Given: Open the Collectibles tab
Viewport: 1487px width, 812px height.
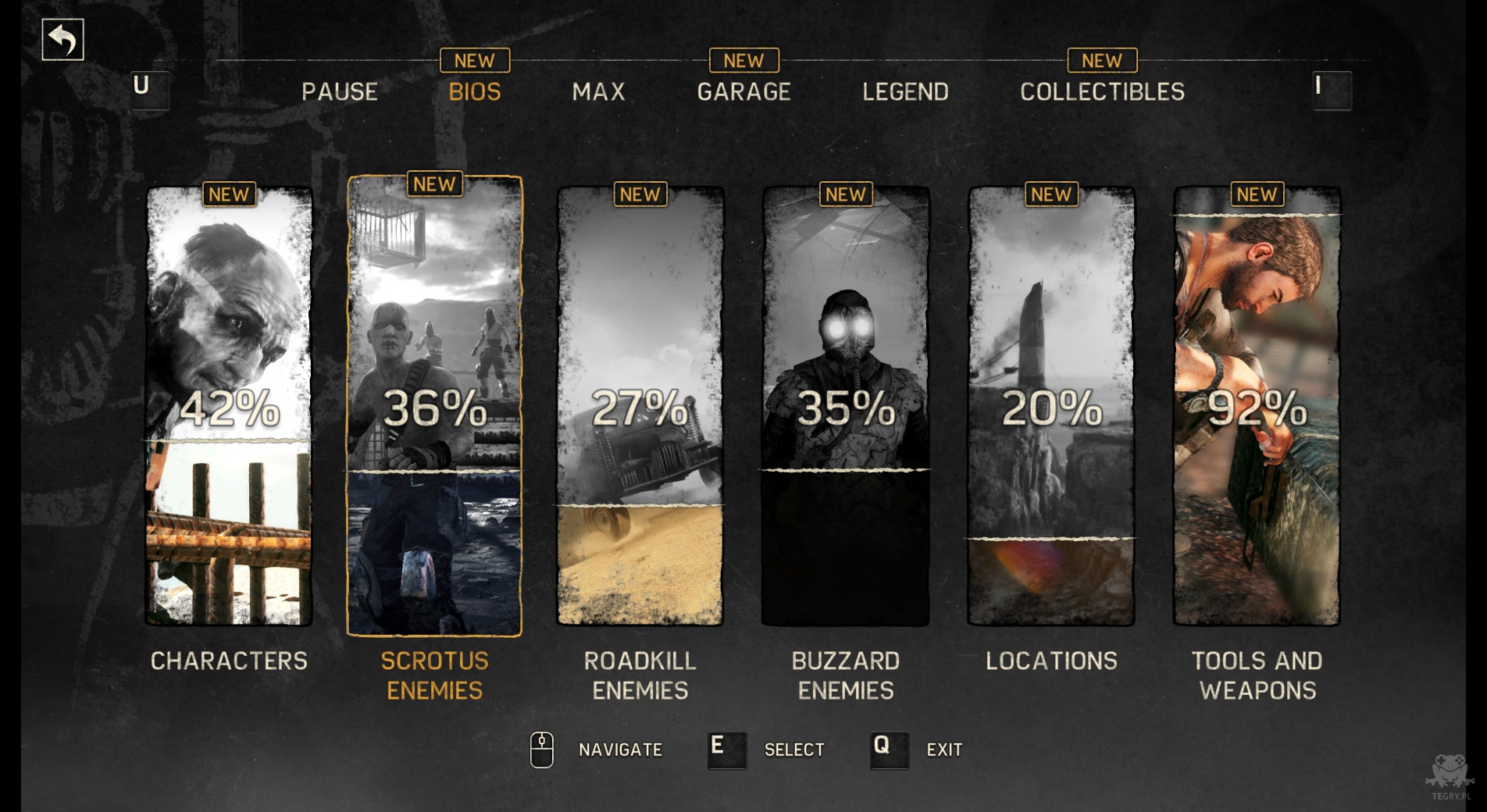Looking at the screenshot, I should coord(1102,92).
